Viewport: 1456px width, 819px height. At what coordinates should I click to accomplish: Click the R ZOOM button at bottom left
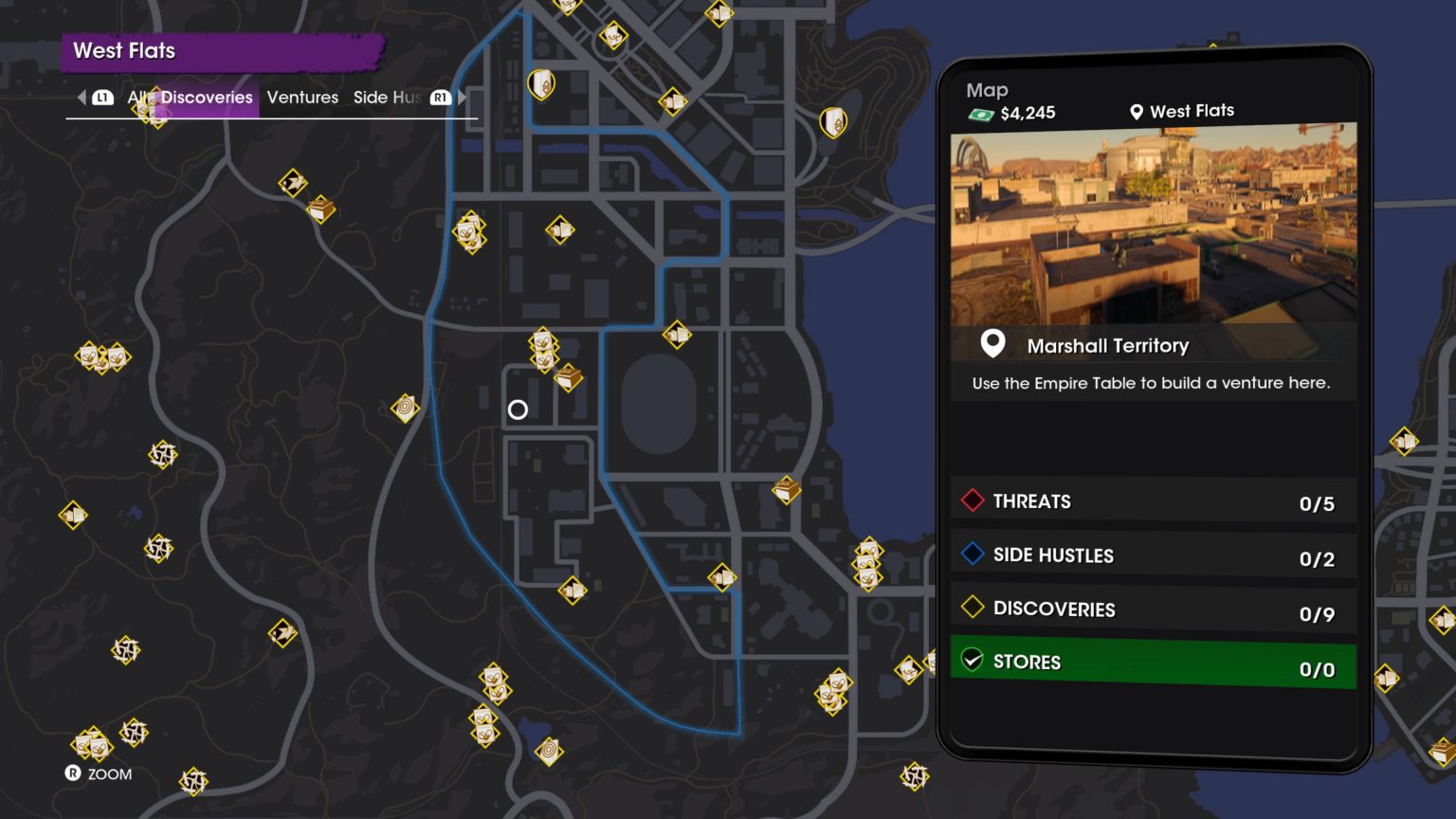(x=99, y=774)
